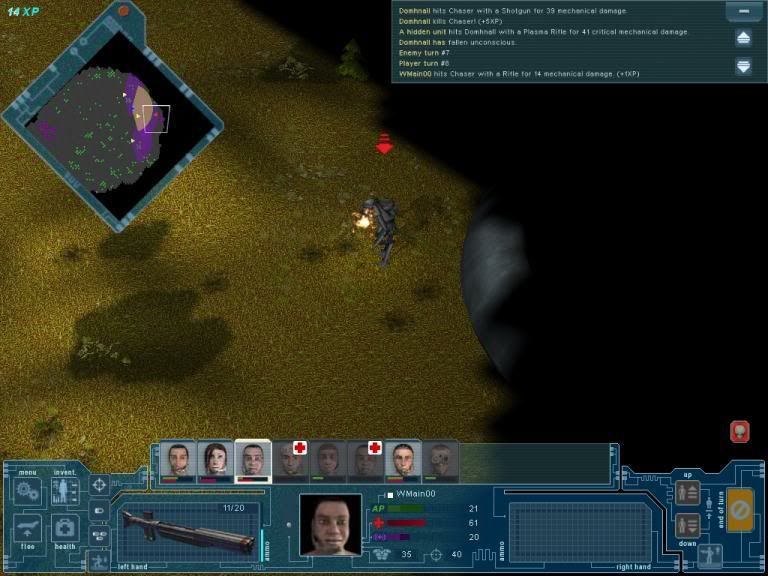Select the first soldier portrait in the roster
This screenshot has height=576, width=768.
click(x=179, y=460)
